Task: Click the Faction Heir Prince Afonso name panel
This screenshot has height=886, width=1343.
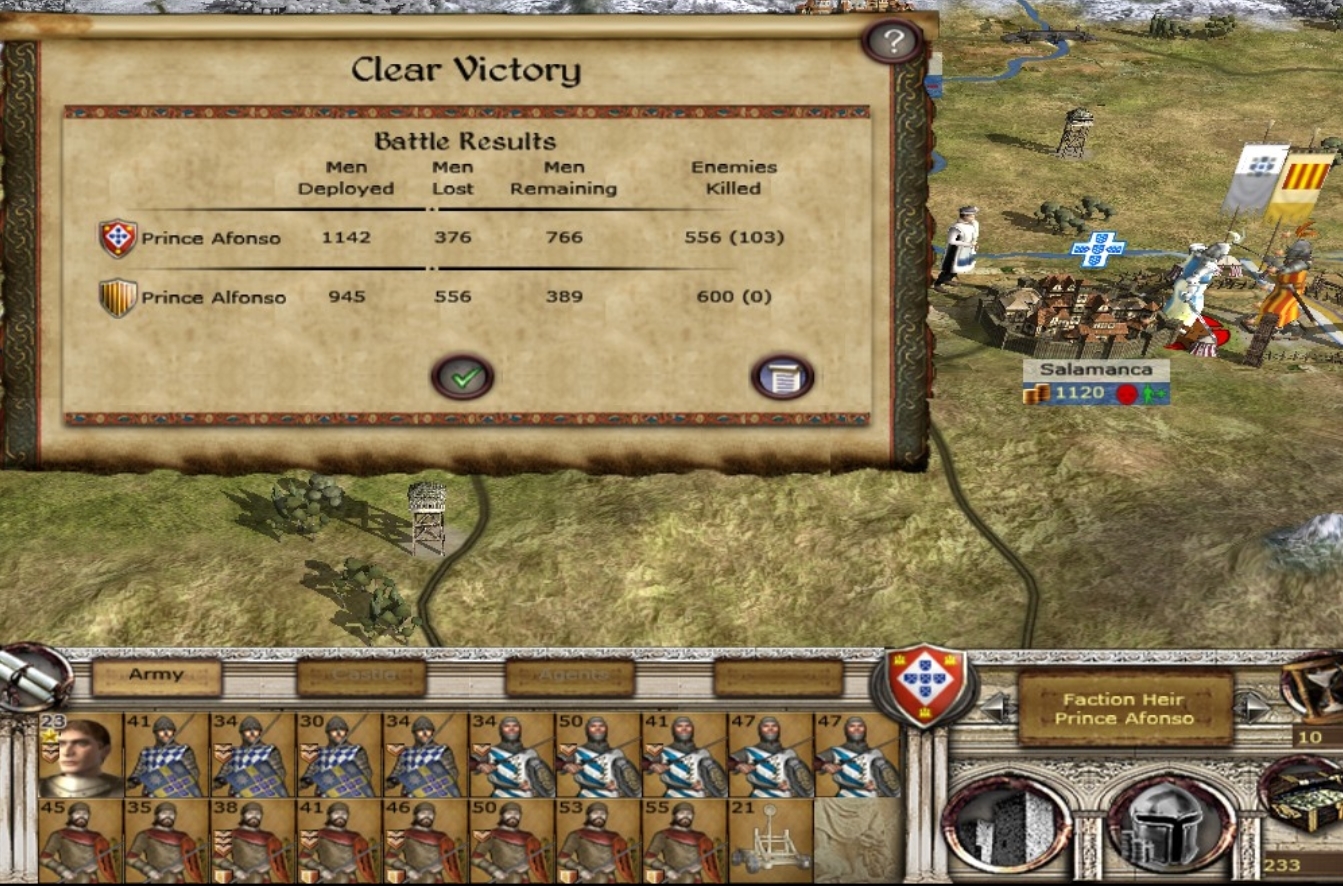Action: [x=1124, y=708]
